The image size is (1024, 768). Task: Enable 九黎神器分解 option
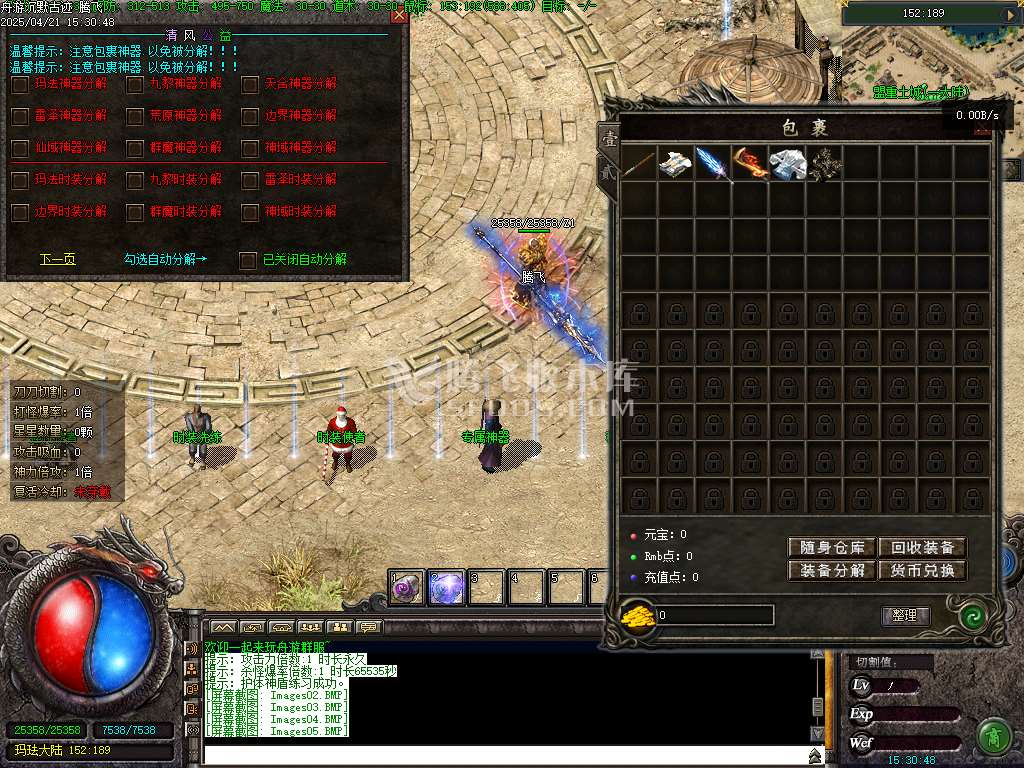click(135, 85)
